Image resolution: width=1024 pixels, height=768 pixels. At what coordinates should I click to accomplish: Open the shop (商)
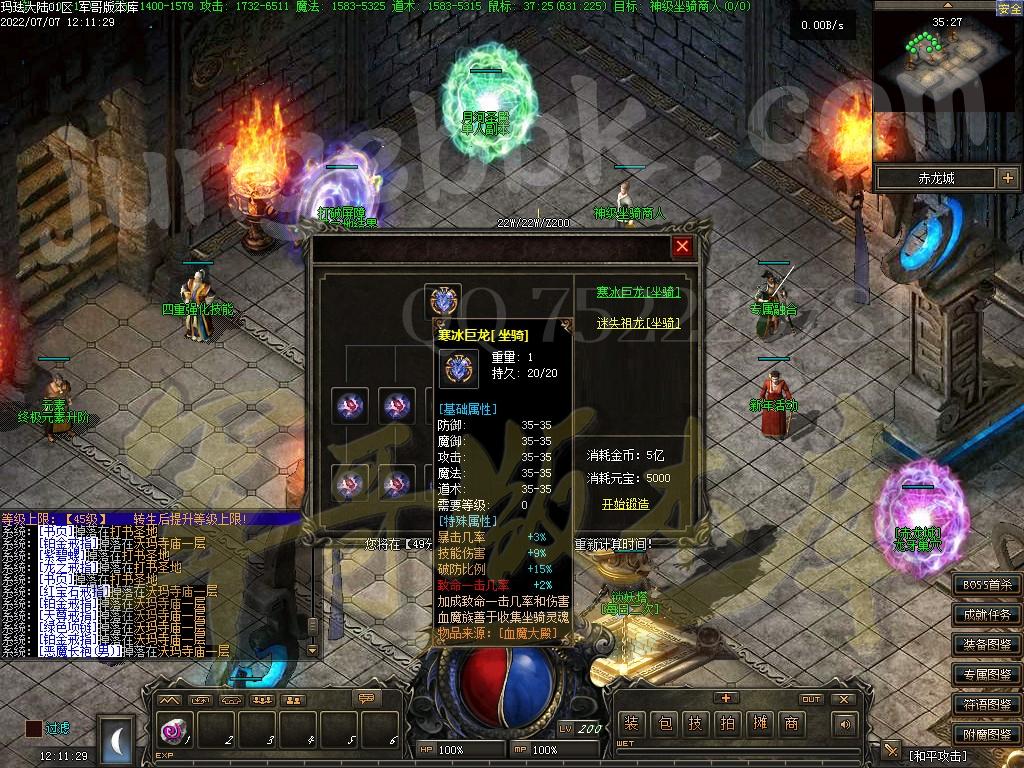(x=791, y=723)
